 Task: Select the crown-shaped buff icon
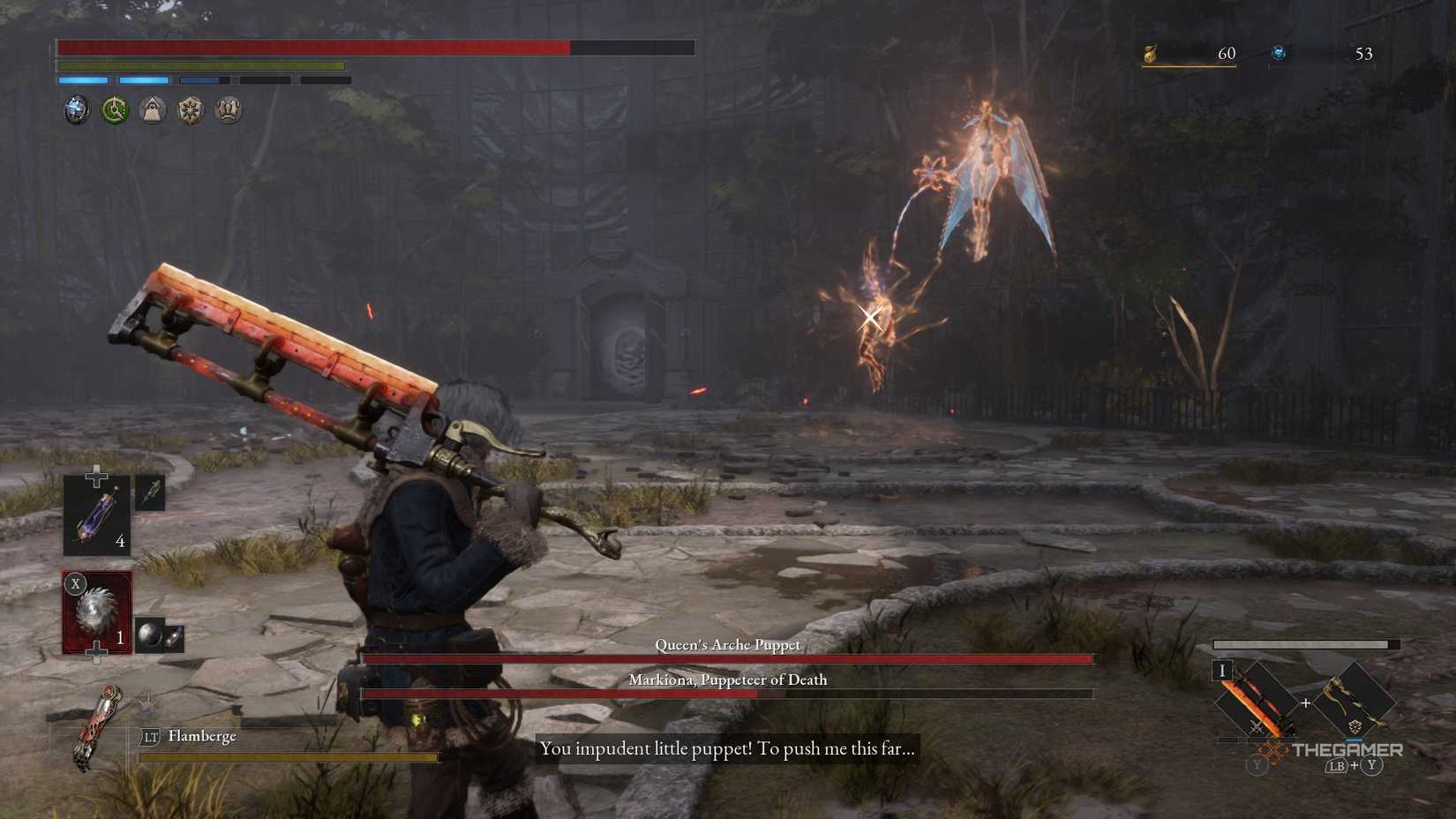pyautogui.click(x=226, y=109)
